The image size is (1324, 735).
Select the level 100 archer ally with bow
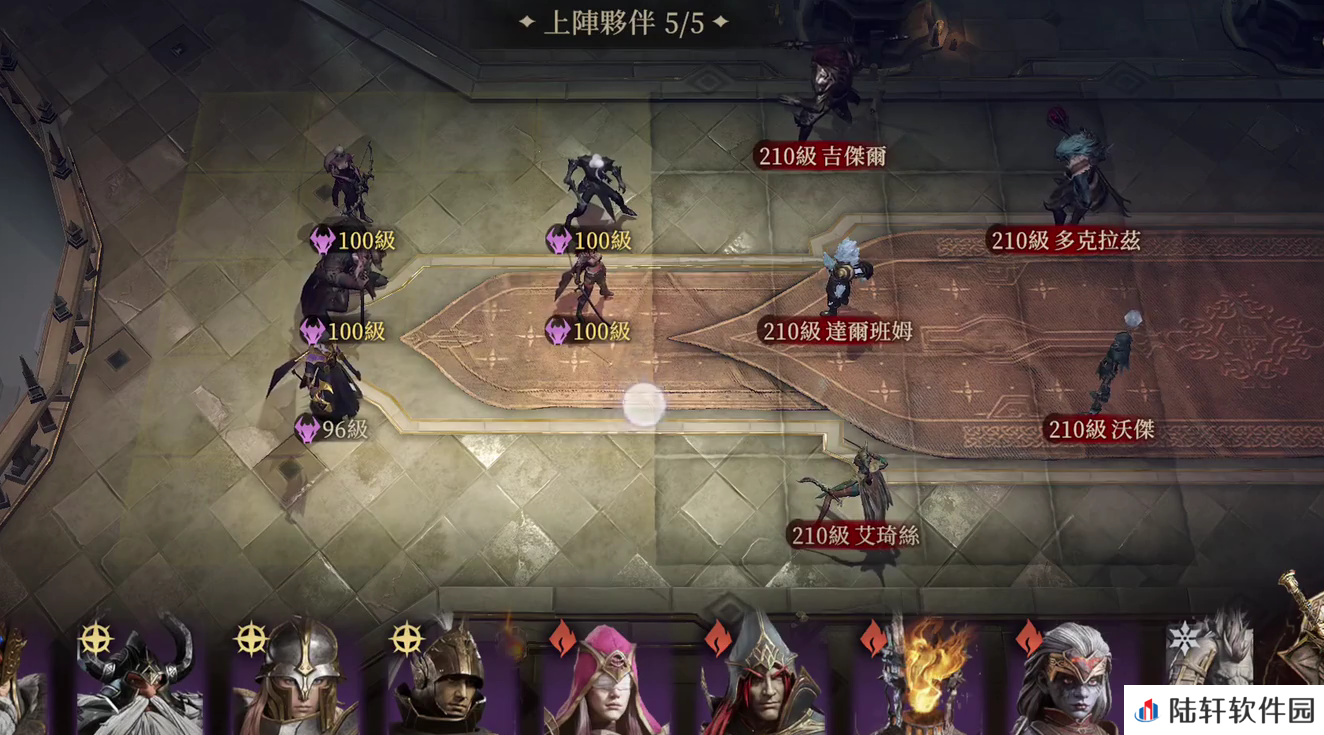pyautogui.click(x=351, y=185)
